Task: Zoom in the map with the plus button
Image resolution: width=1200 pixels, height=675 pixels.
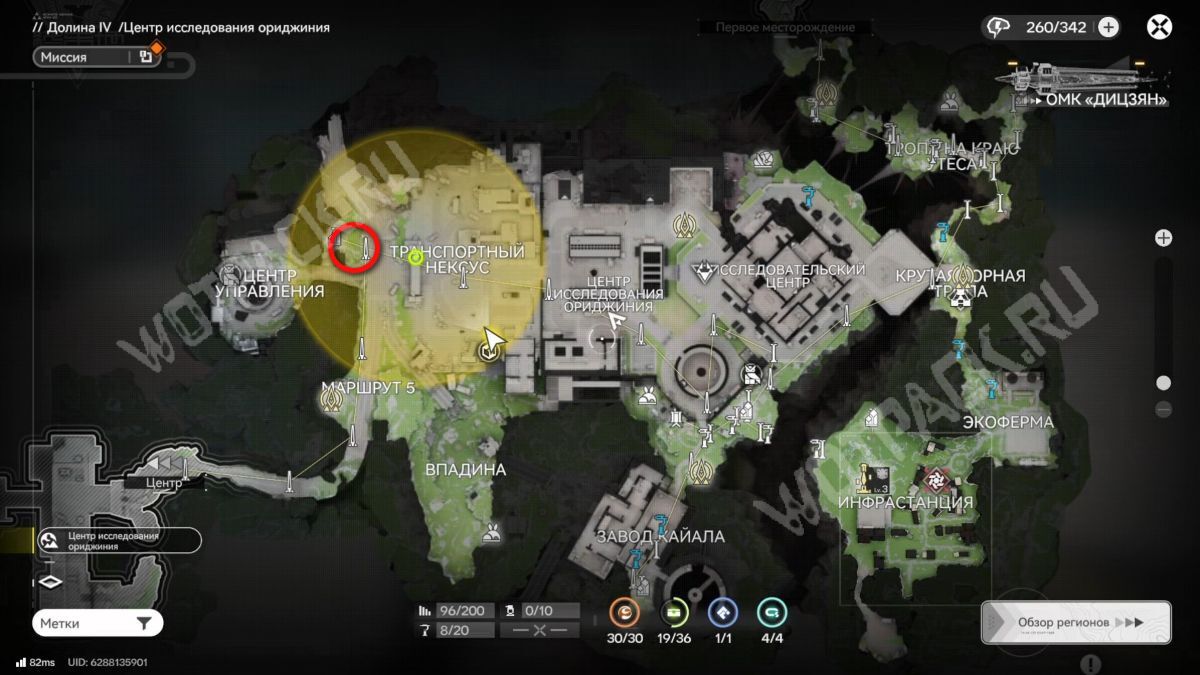Action: point(1163,238)
